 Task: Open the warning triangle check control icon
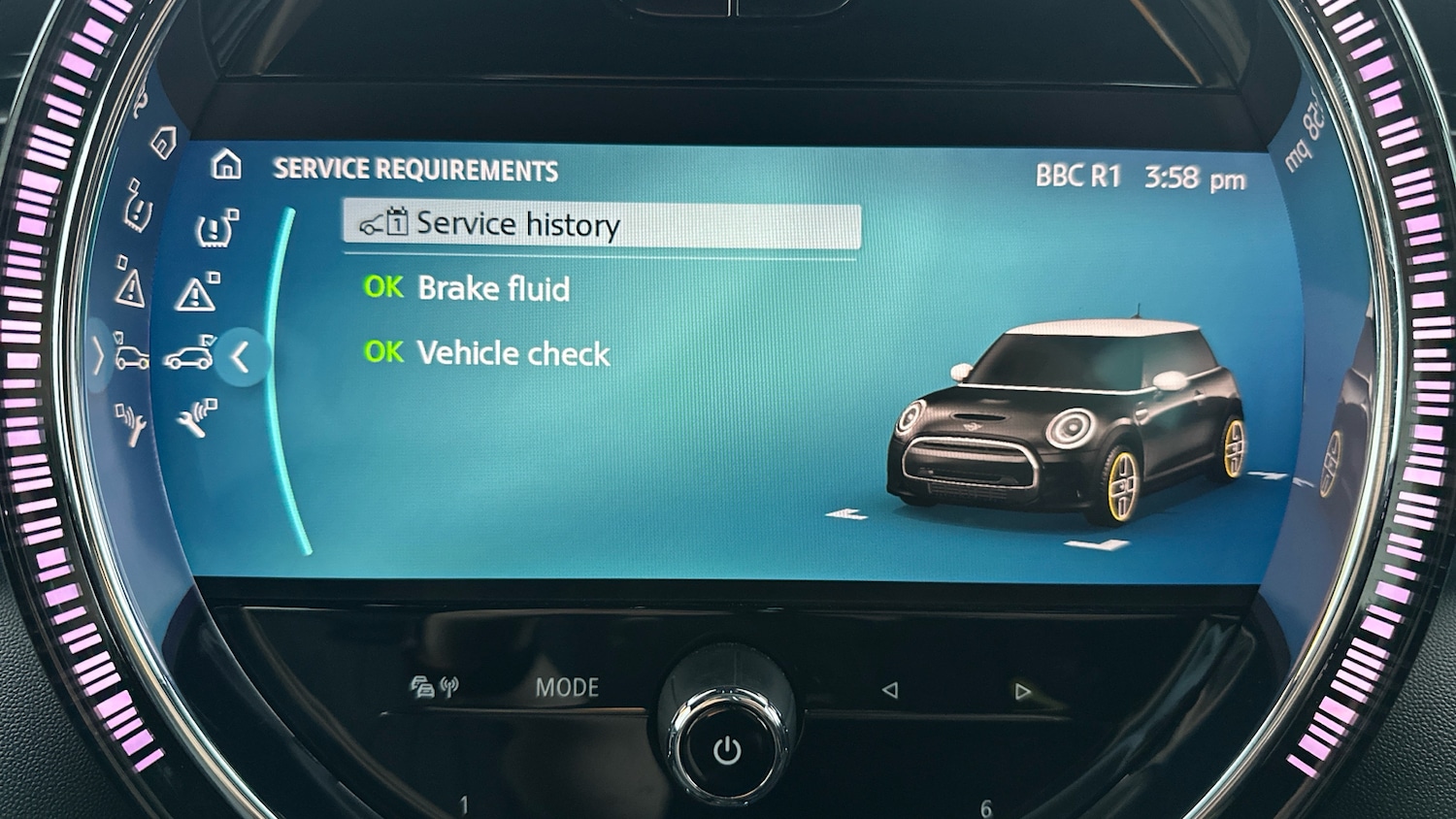199,294
